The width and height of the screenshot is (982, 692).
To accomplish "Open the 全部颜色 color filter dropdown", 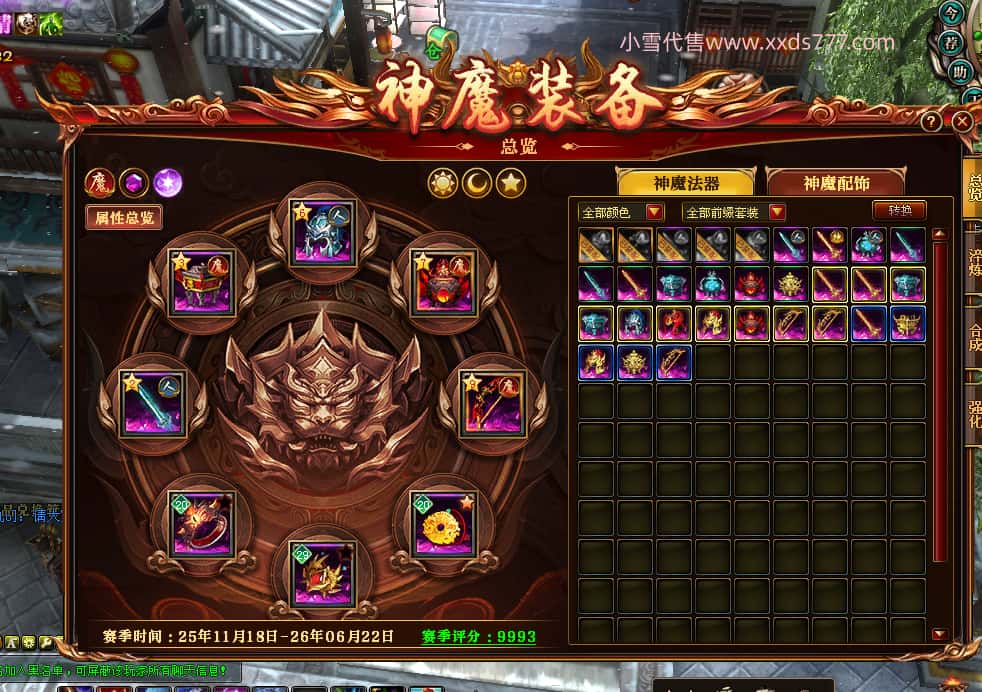I will coord(621,212).
